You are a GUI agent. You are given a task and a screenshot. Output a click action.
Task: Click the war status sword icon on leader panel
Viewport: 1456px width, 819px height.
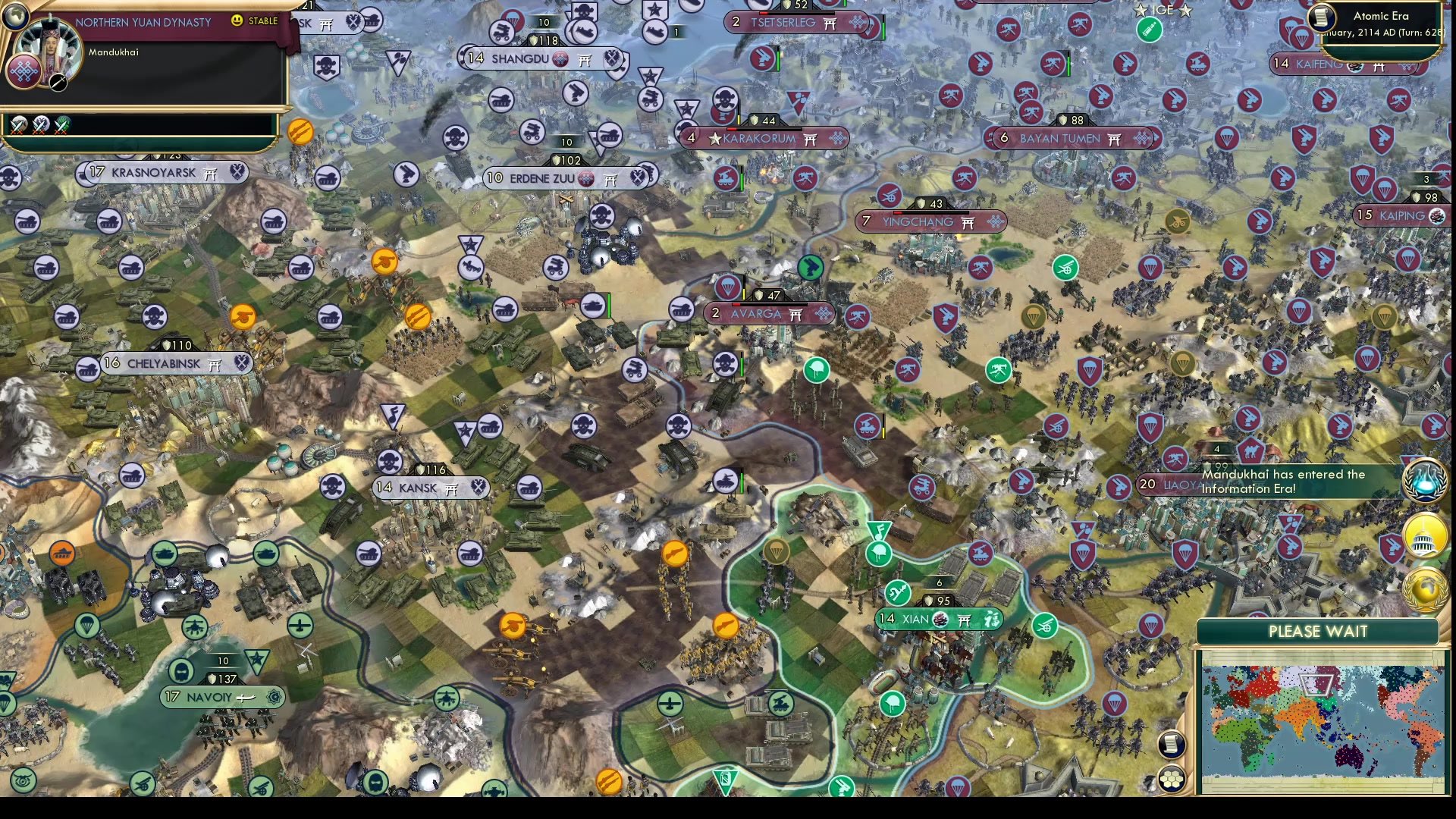(x=58, y=84)
